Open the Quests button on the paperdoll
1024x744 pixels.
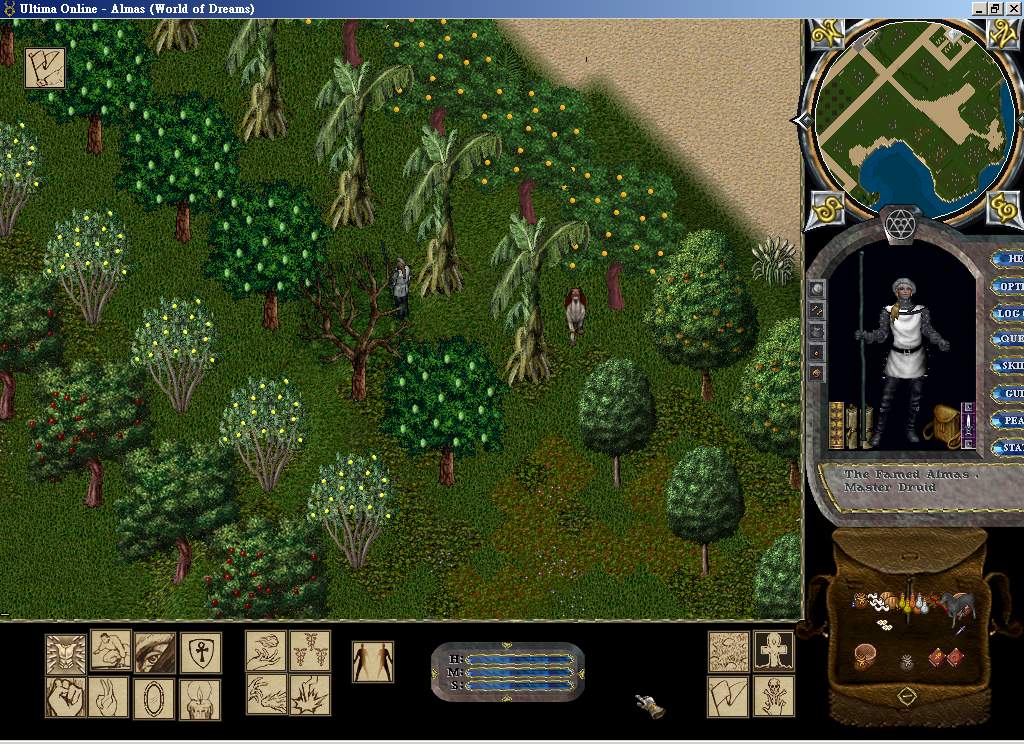pyautogui.click(x=1010, y=340)
